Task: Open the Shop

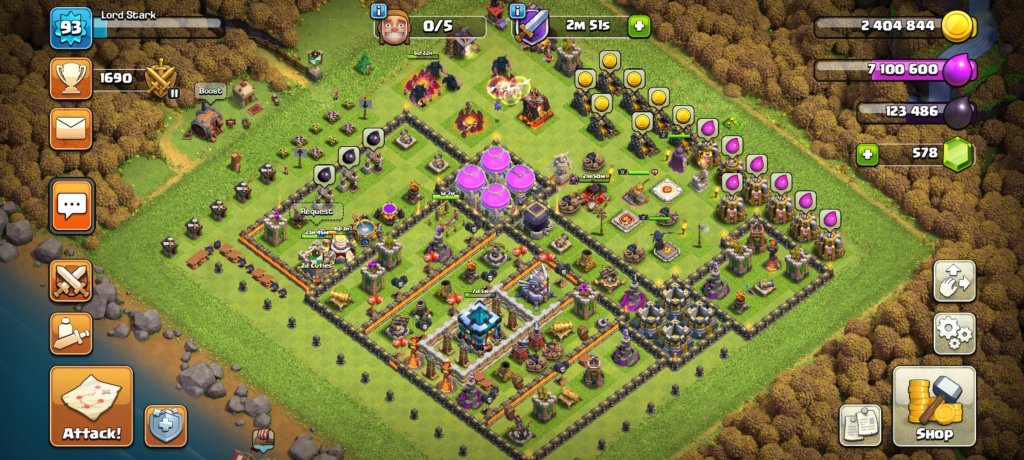Action: (x=934, y=405)
